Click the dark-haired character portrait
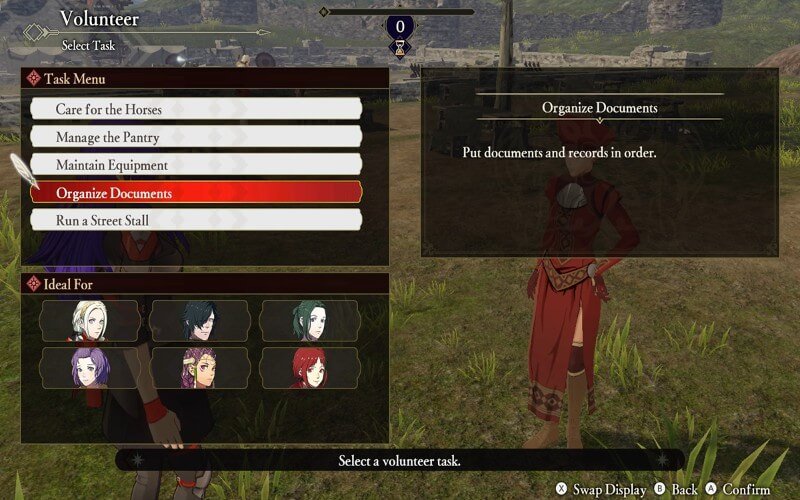The image size is (800, 500). point(199,321)
